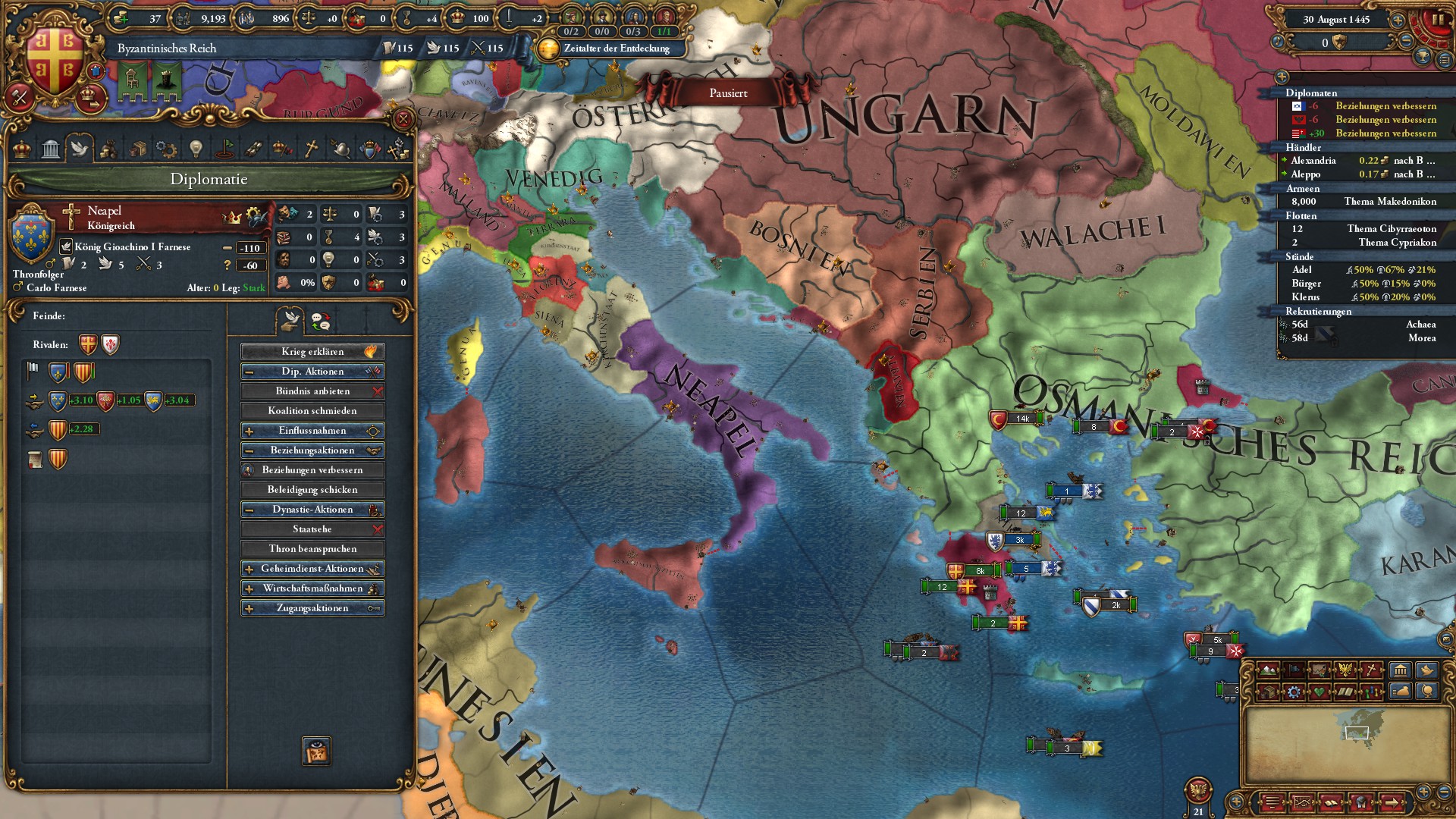Increase game speed with the speed arrow
This screenshot has width=1456, height=819.
click(1398, 20)
